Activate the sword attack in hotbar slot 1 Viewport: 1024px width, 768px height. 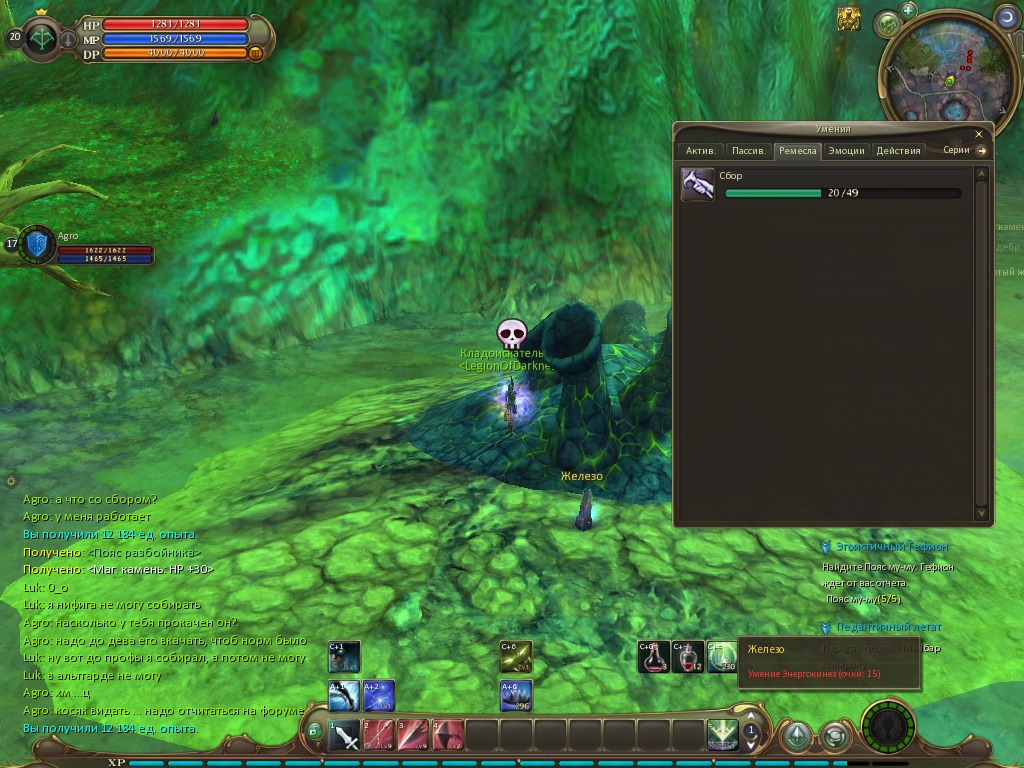click(x=345, y=736)
